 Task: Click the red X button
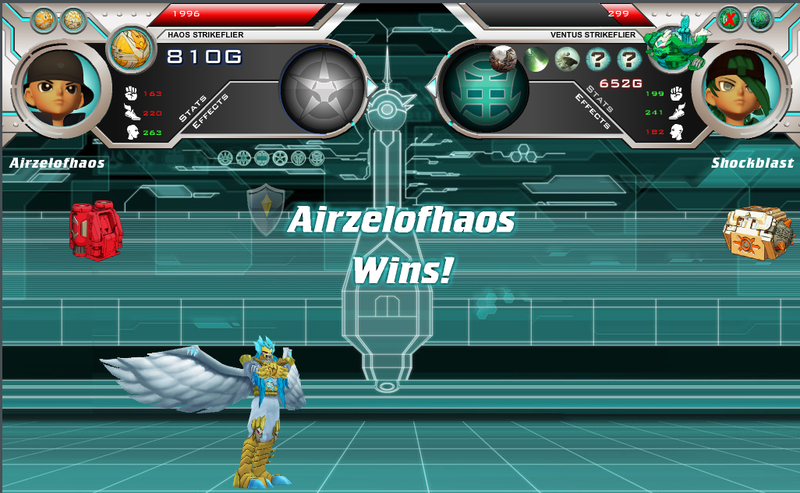732,18
